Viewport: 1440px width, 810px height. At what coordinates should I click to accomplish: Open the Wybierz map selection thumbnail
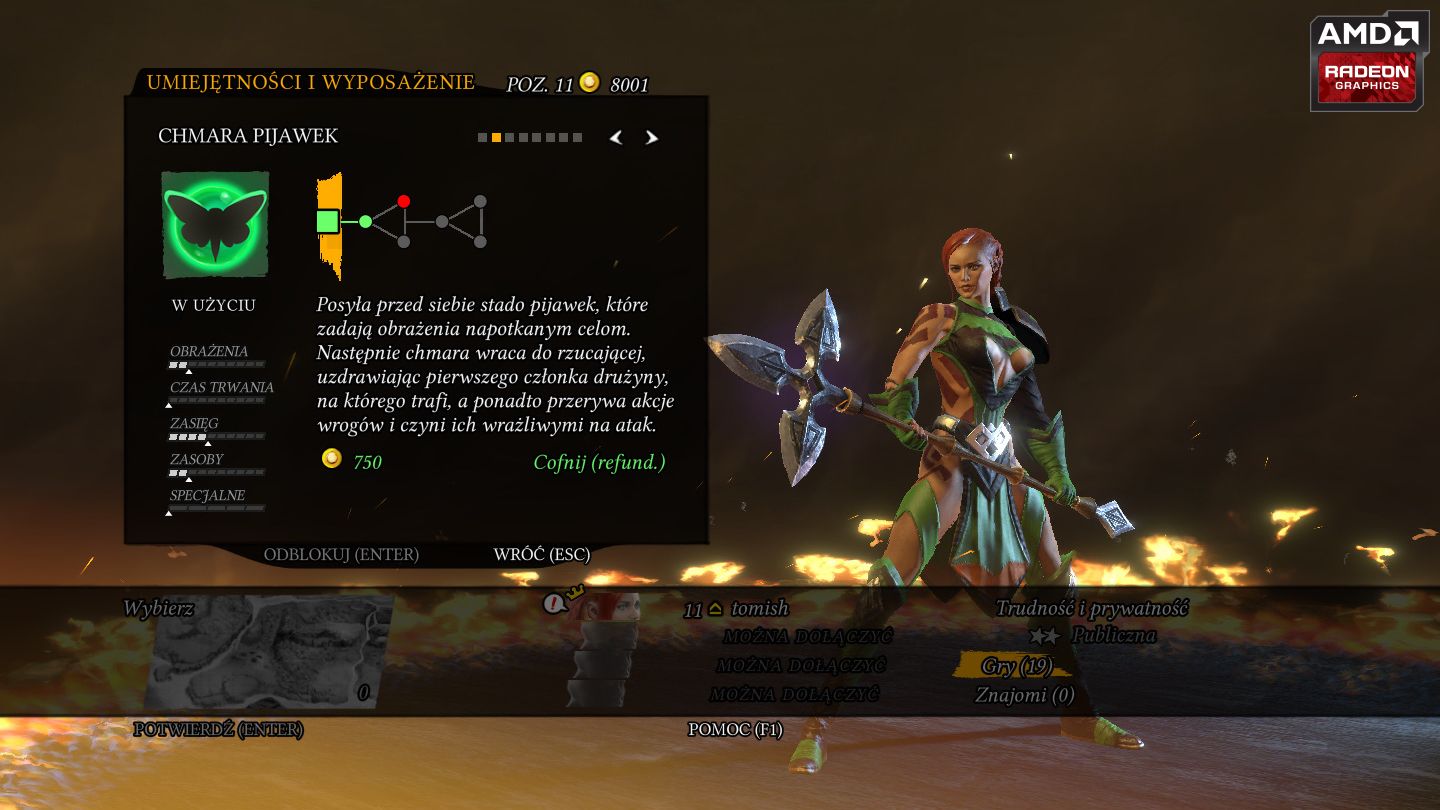[268, 651]
